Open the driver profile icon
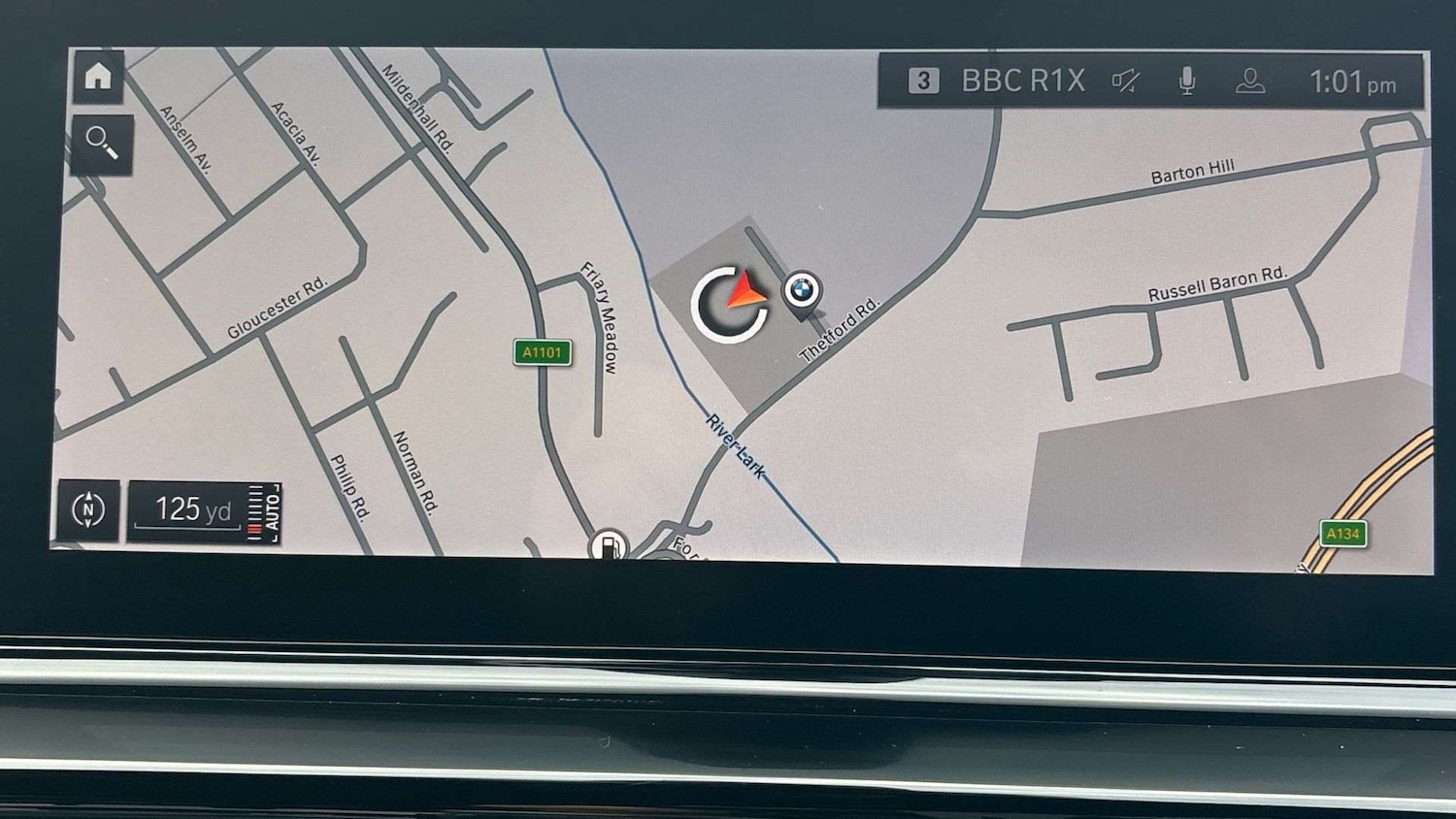1456x819 pixels. pos(1250,82)
